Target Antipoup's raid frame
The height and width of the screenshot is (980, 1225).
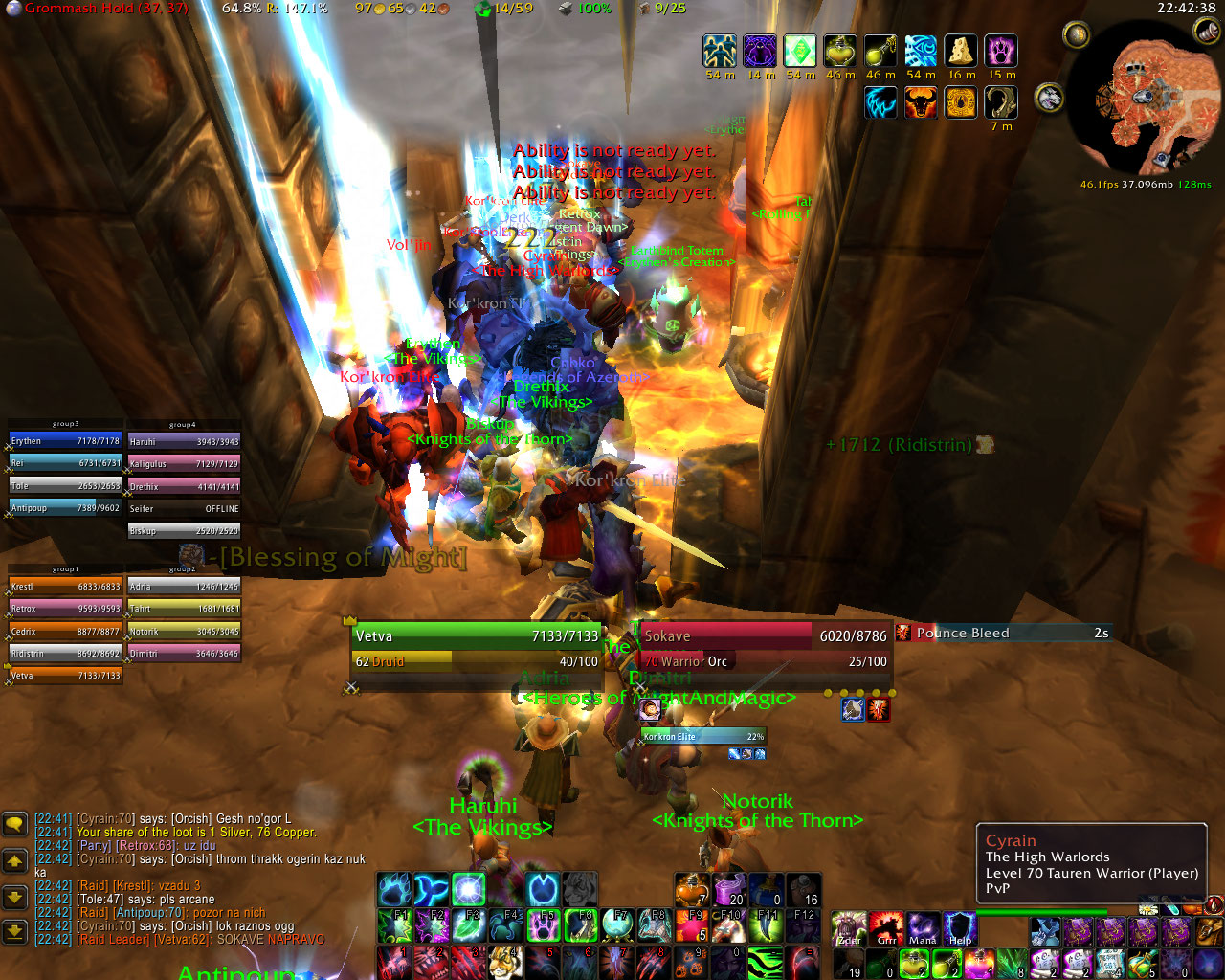click(66, 508)
